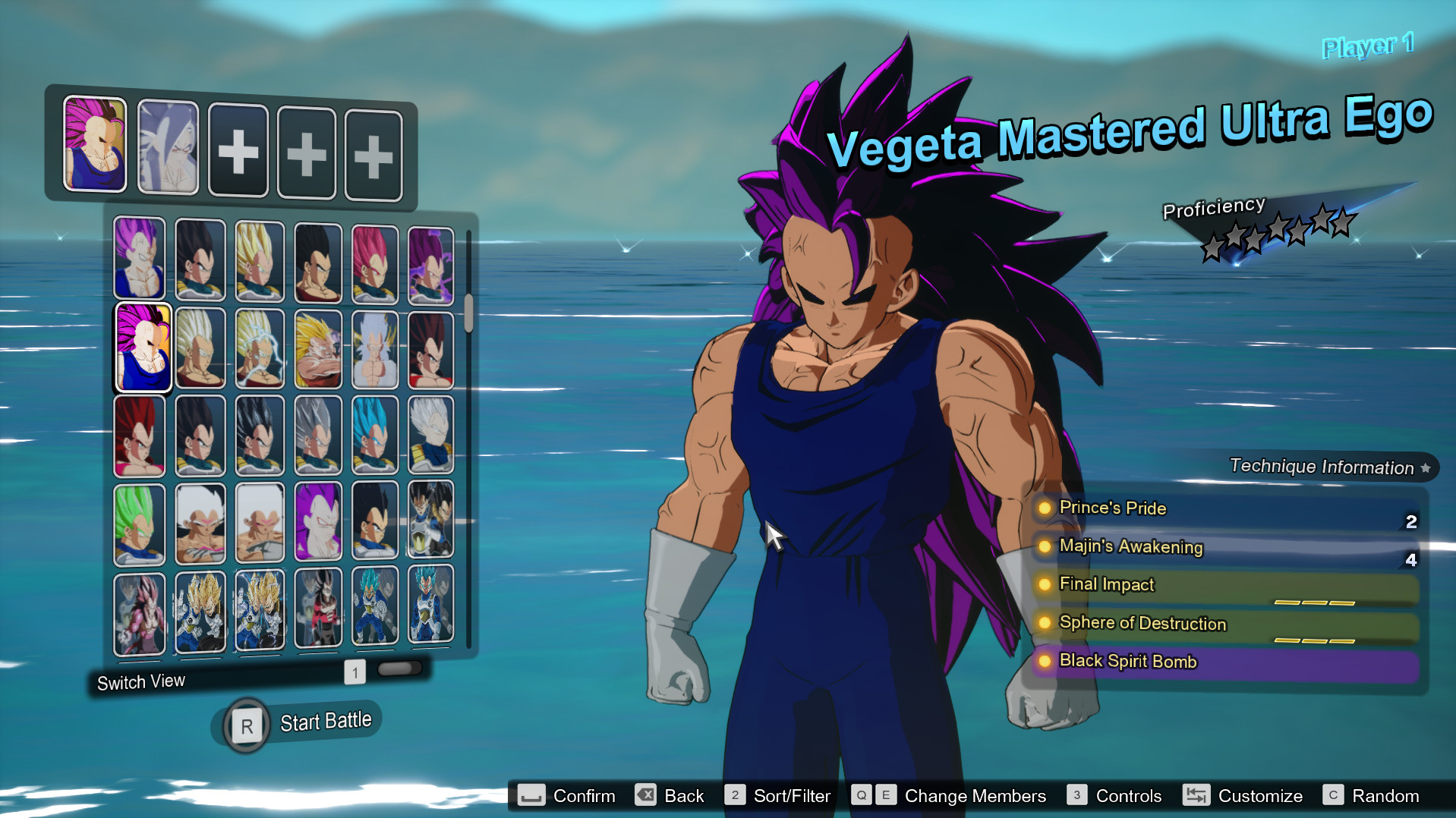1456x818 pixels.
Task: Select Sphere of Destruction technique
Action: [x=1225, y=624]
